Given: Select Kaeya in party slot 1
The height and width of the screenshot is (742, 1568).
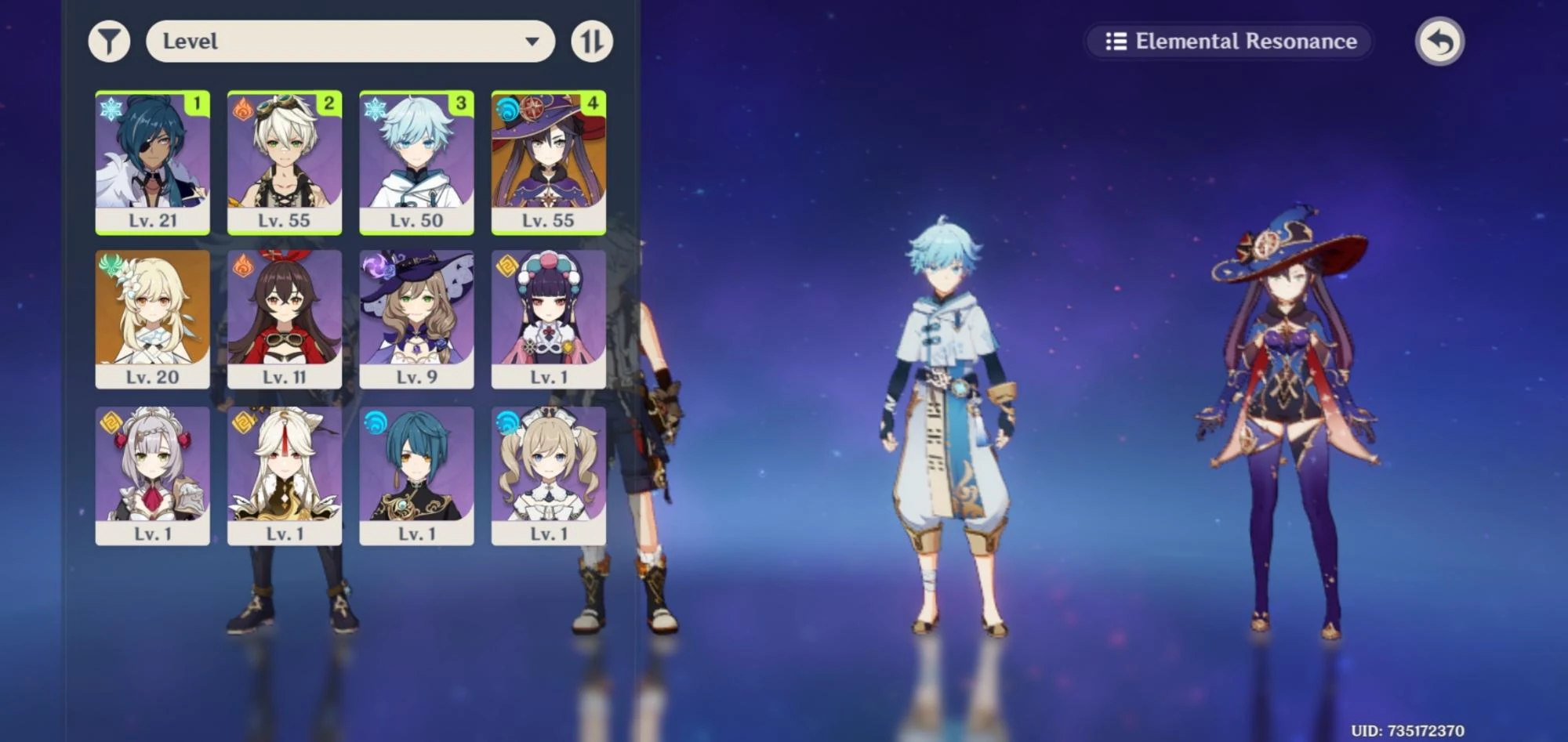Looking at the screenshot, I should (154, 162).
